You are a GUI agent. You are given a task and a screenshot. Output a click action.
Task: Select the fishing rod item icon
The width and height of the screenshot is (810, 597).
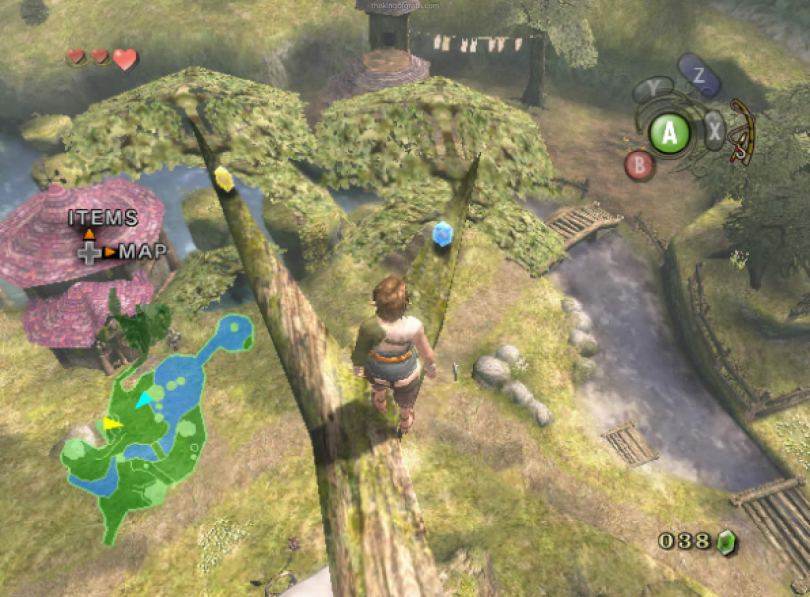click(741, 130)
